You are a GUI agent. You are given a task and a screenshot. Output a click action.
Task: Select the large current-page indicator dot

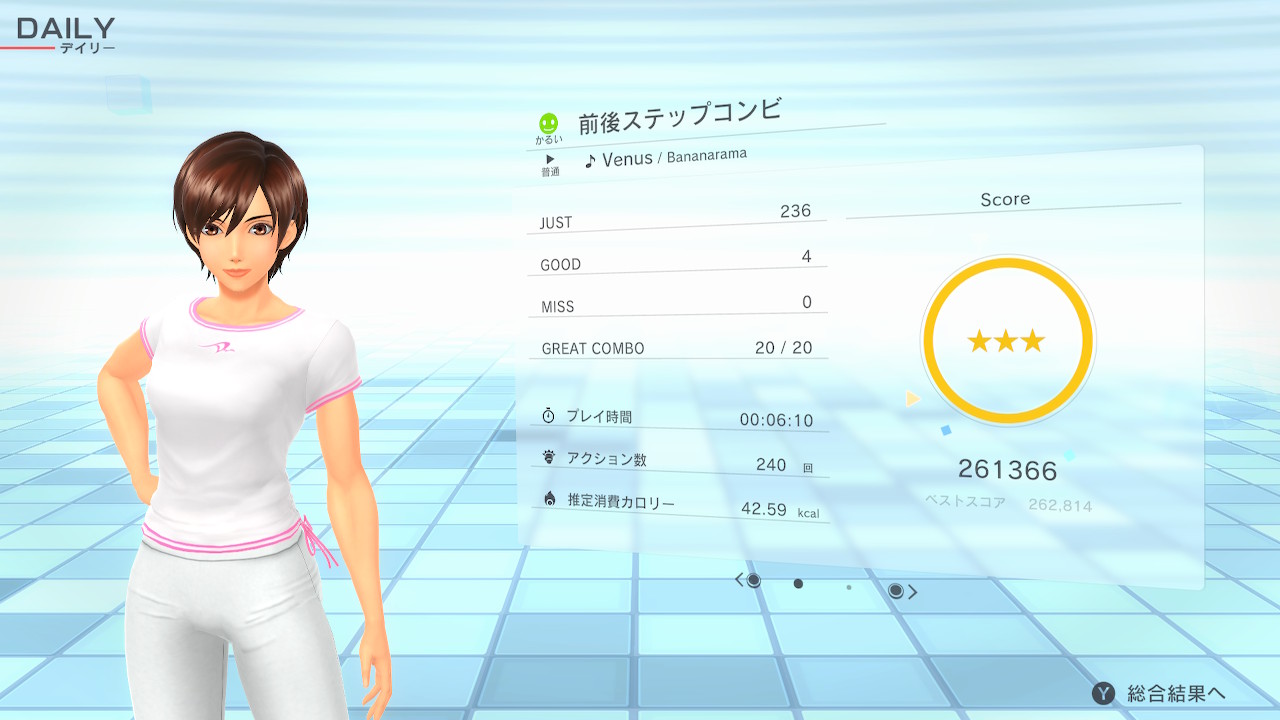pyautogui.click(x=798, y=584)
